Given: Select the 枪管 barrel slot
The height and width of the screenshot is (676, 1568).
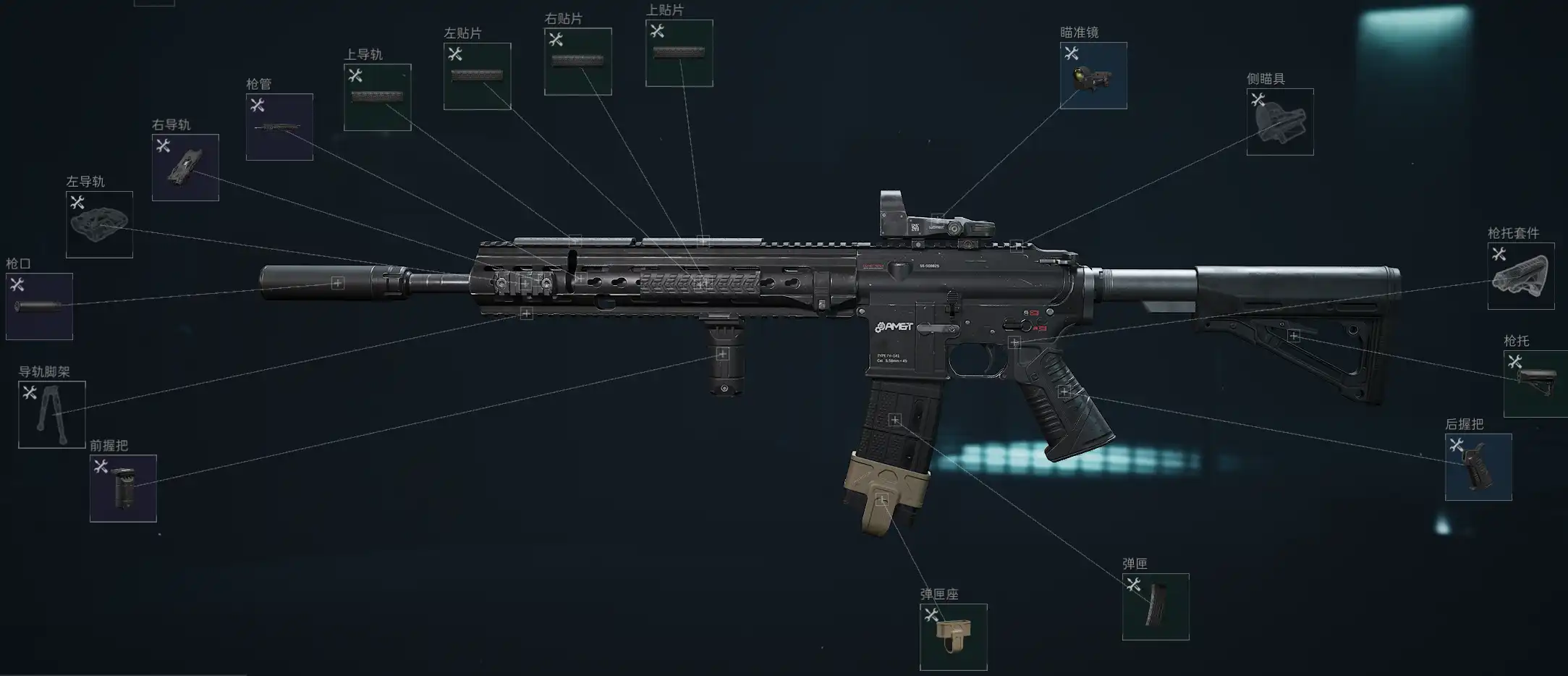Looking at the screenshot, I should (279, 127).
